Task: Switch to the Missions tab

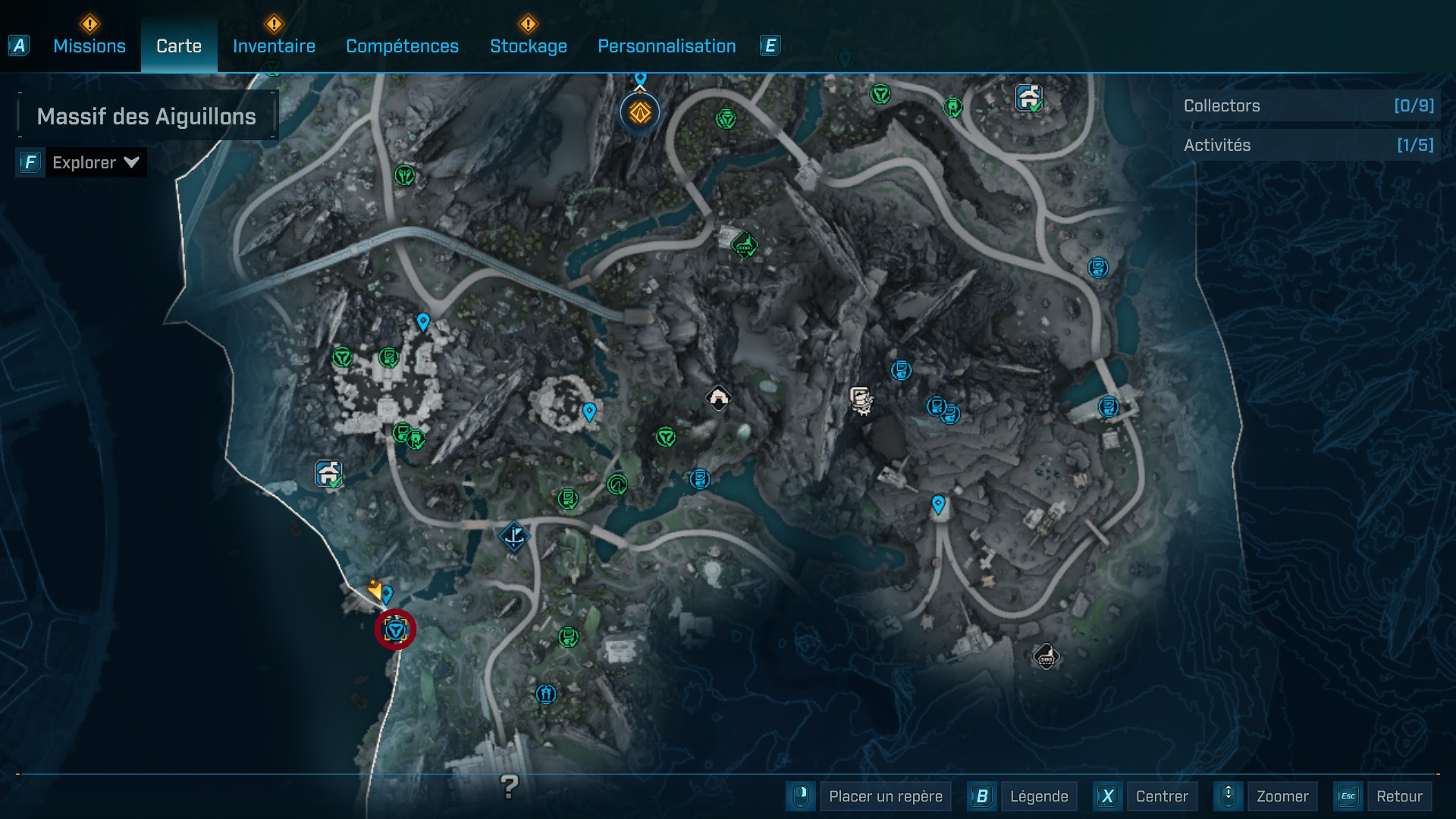Action: pyautogui.click(x=89, y=46)
